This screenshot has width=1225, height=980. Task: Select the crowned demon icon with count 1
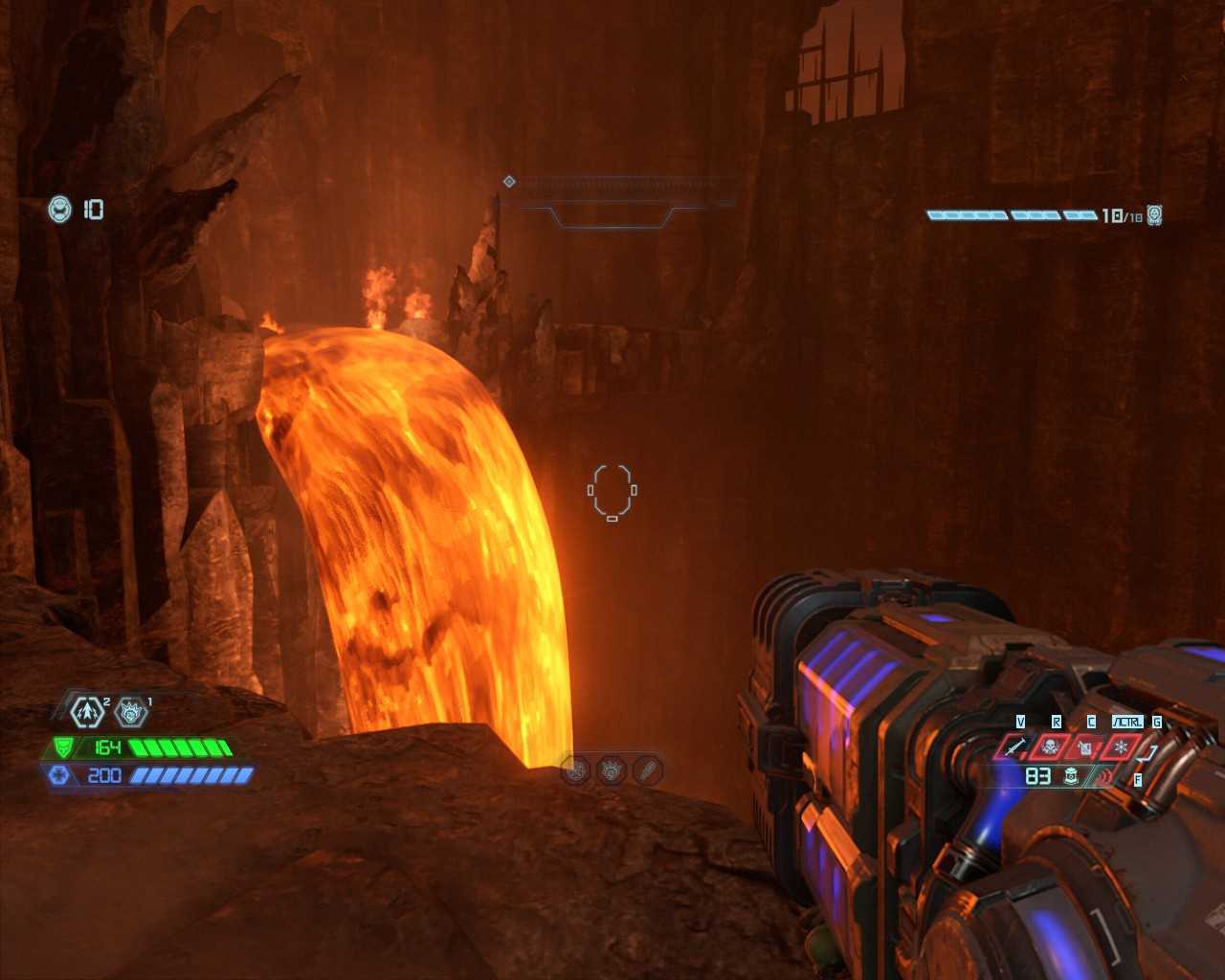(130, 711)
